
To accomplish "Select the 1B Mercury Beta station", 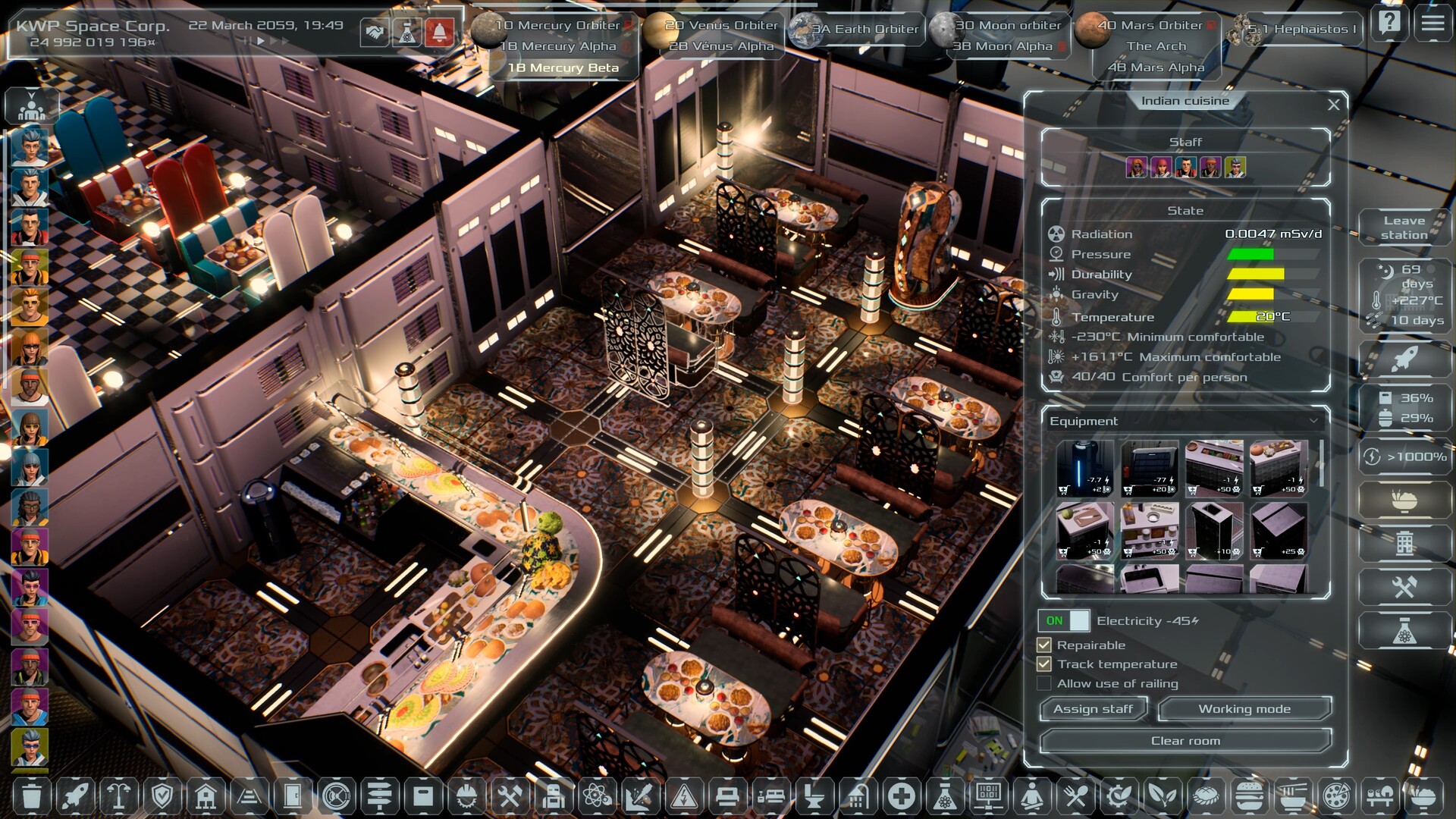I will click(563, 67).
